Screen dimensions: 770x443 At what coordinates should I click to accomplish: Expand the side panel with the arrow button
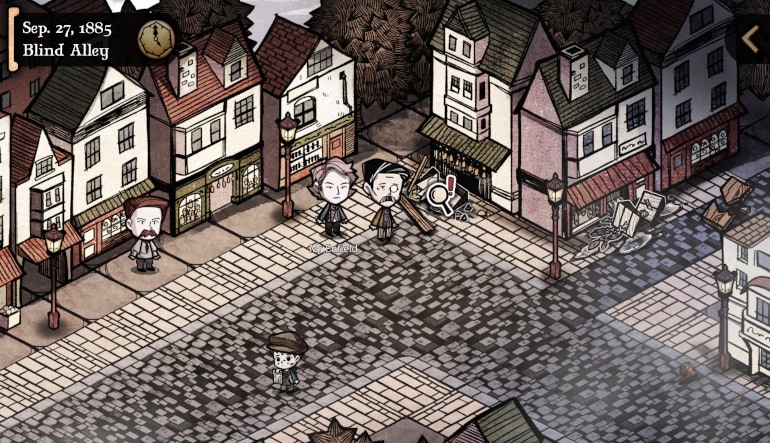751,38
